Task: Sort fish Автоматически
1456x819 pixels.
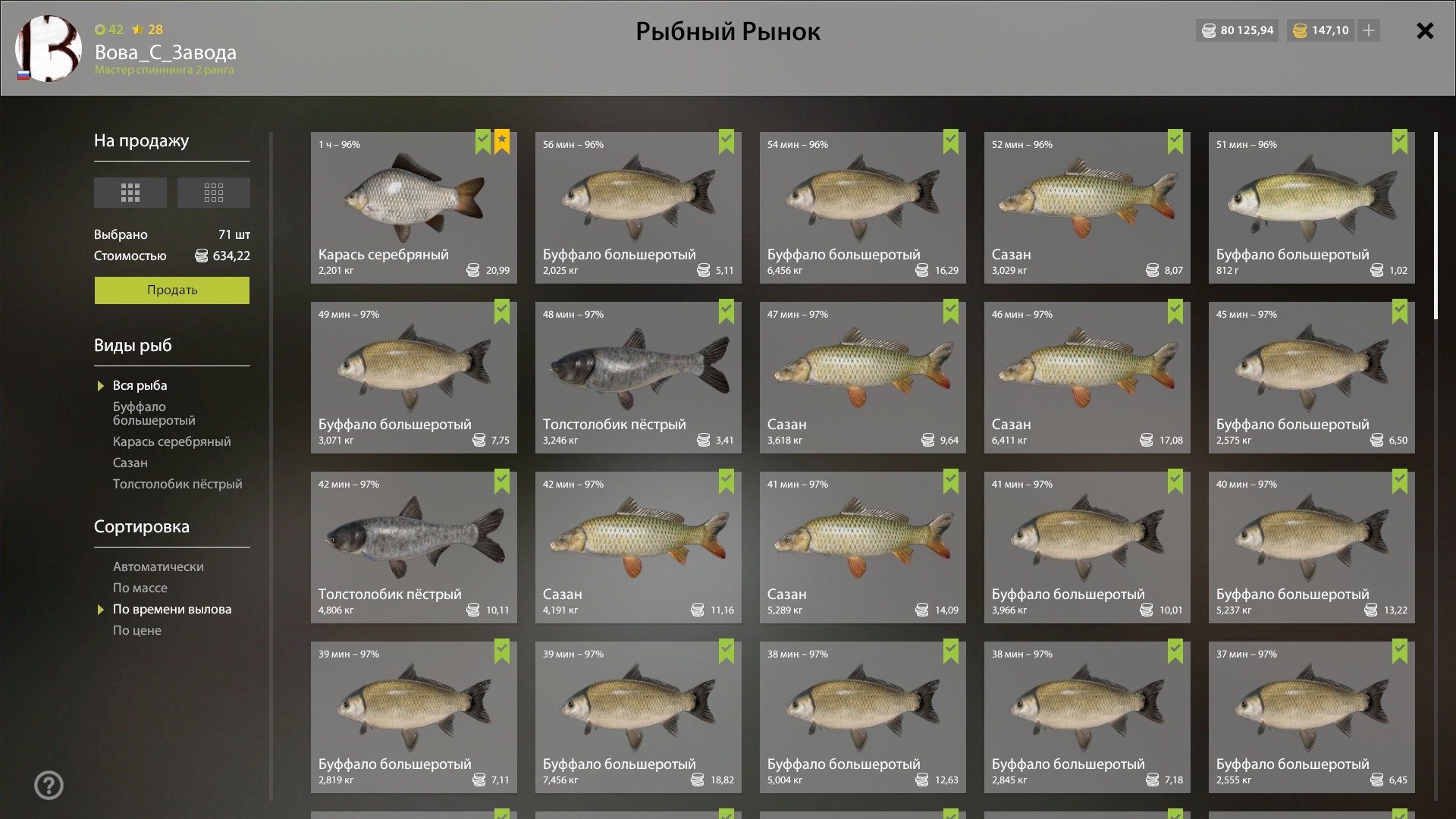Action: [158, 566]
